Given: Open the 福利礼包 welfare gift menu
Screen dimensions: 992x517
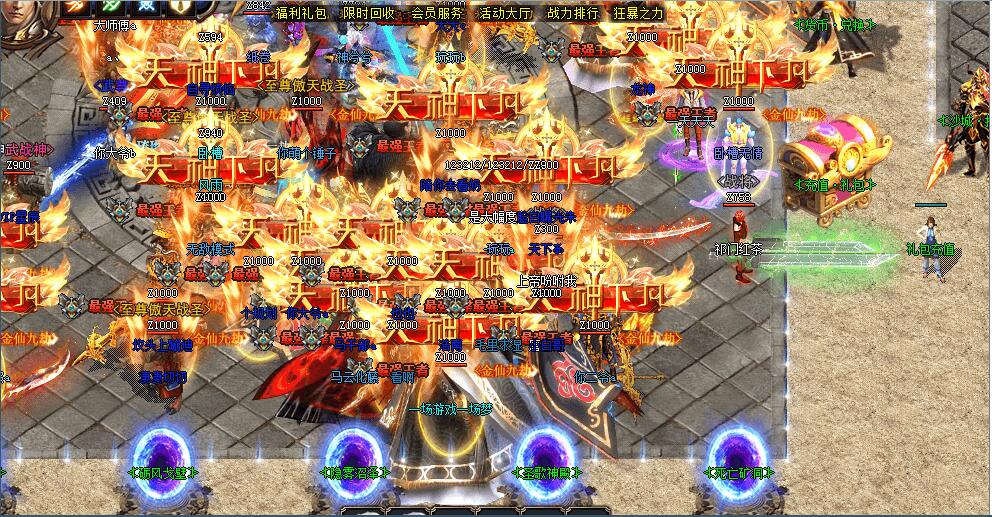Looking at the screenshot, I should coord(301,13).
